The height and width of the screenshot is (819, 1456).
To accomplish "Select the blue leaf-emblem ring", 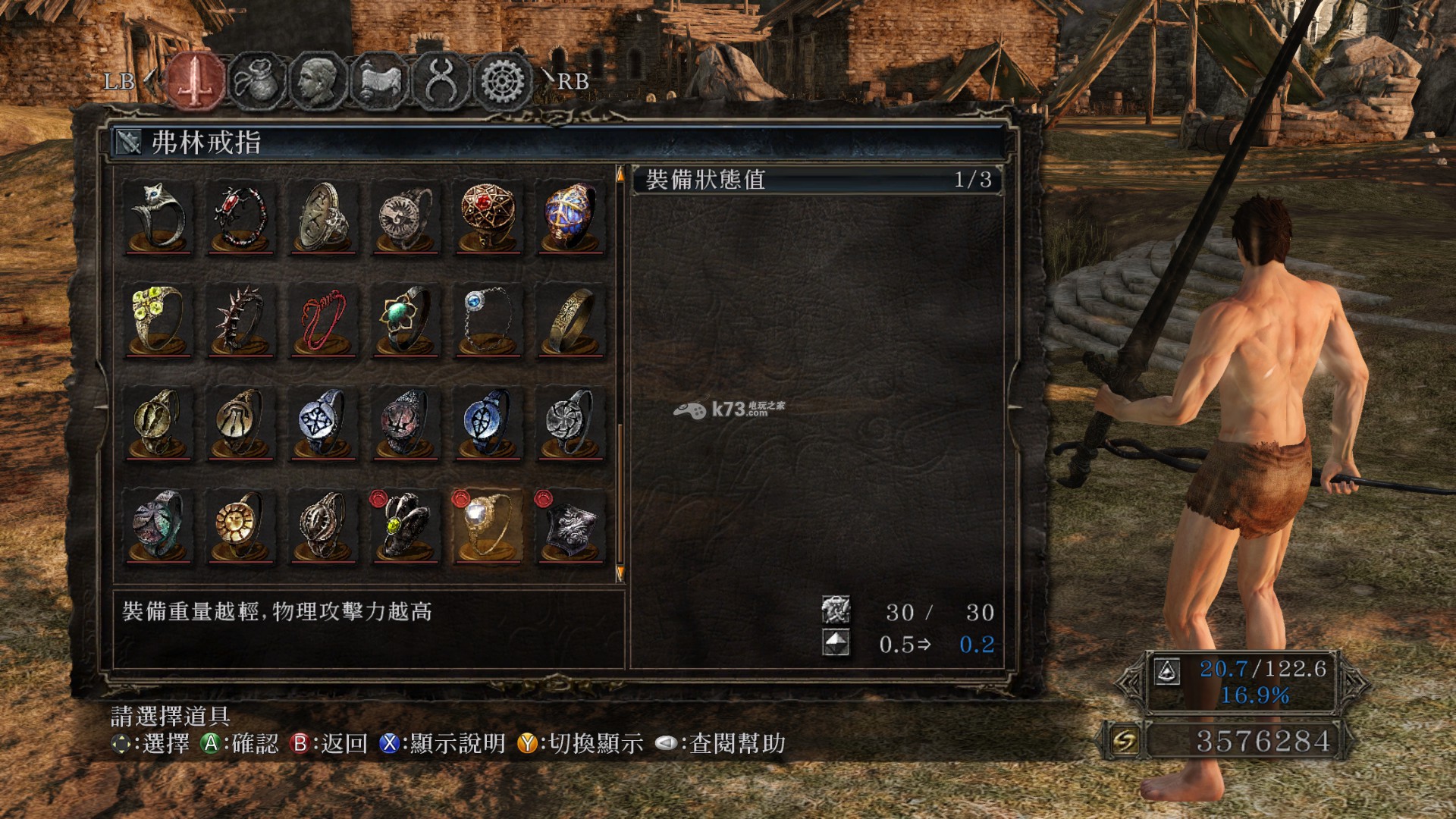I will click(x=488, y=423).
